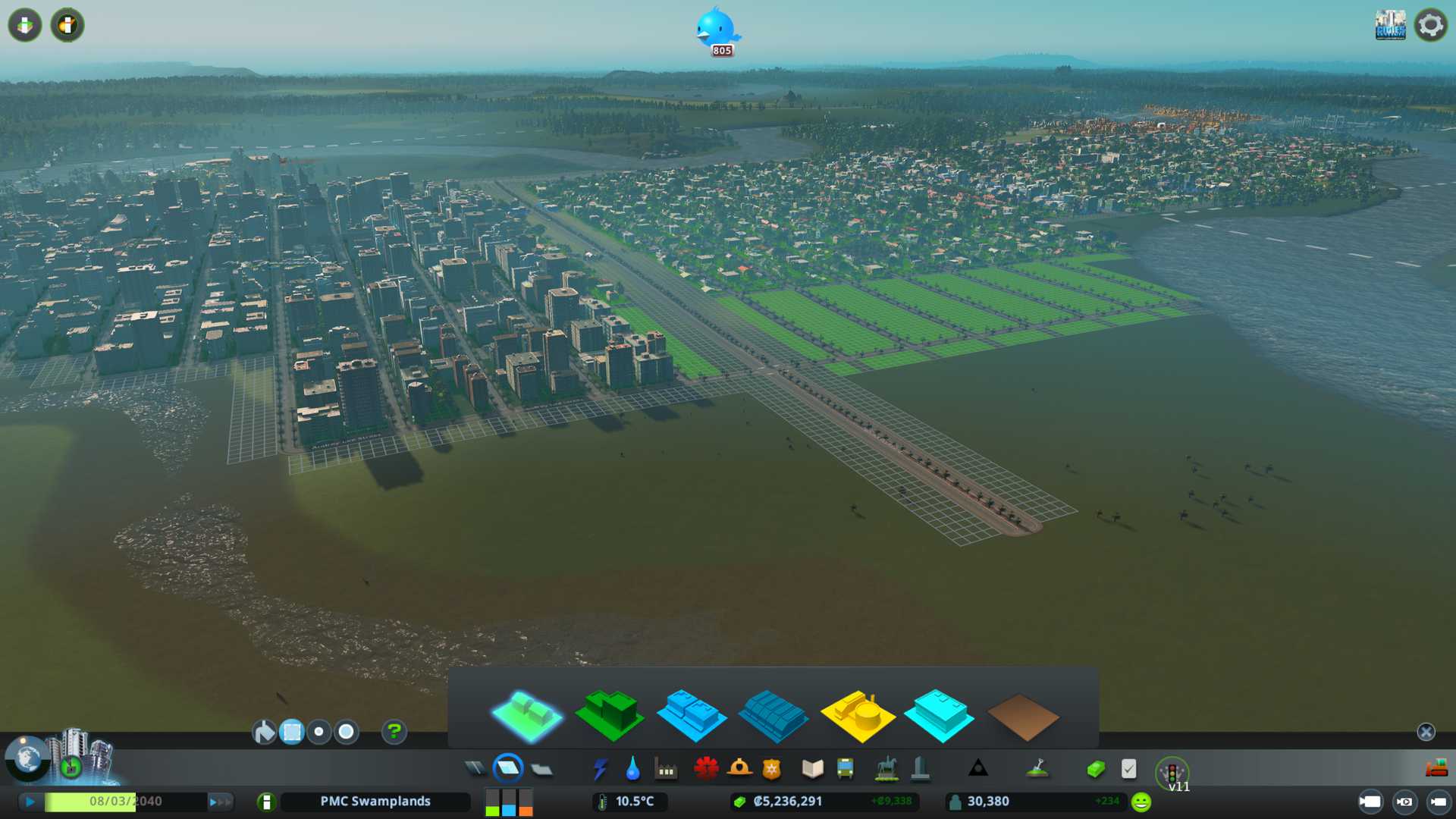Toggle the play/pause simulation button

[30, 802]
